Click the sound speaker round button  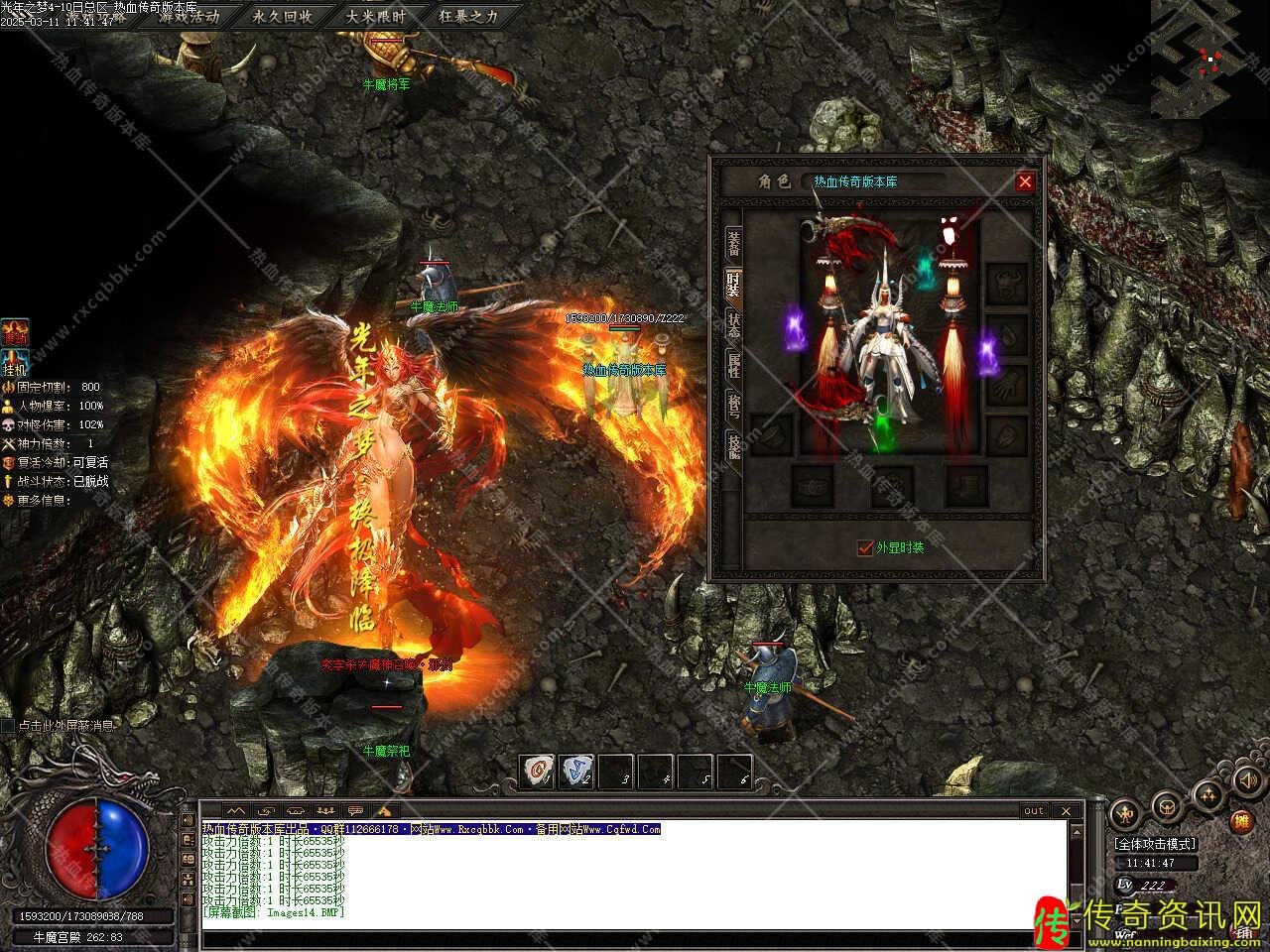[x=1246, y=780]
